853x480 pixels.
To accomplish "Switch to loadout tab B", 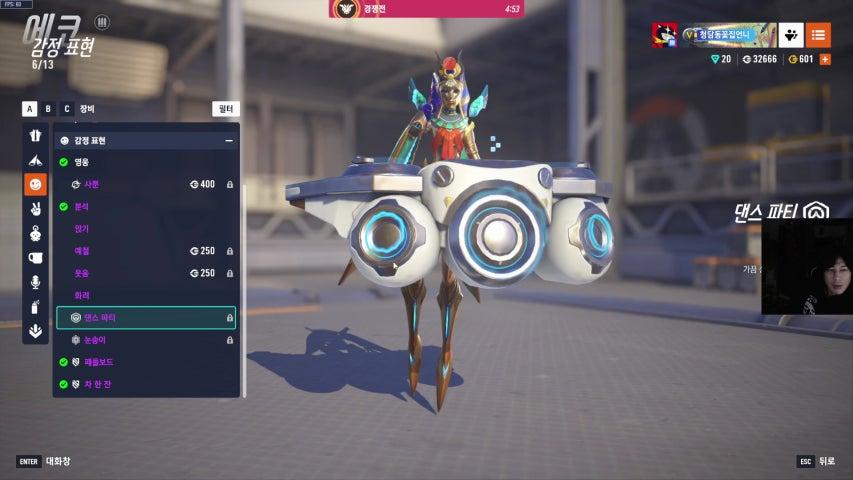I will [48, 109].
